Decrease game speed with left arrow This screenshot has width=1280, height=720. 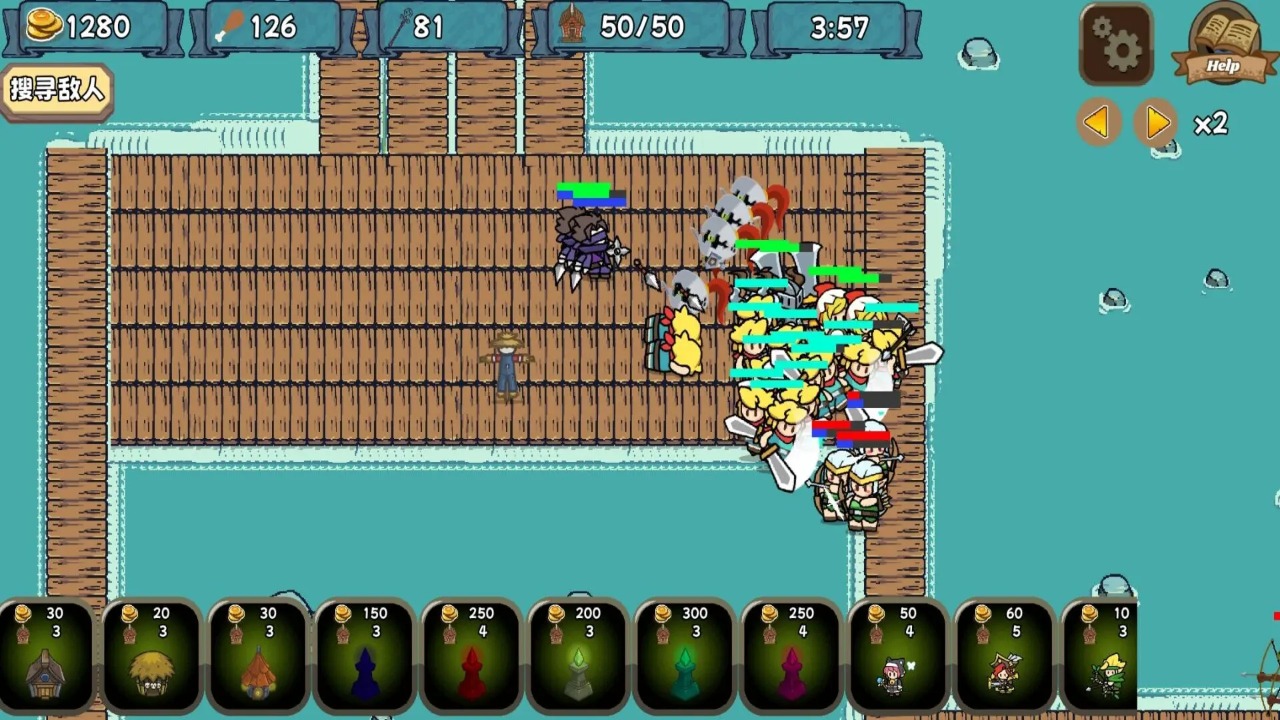pyautogui.click(x=1097, y=121)
